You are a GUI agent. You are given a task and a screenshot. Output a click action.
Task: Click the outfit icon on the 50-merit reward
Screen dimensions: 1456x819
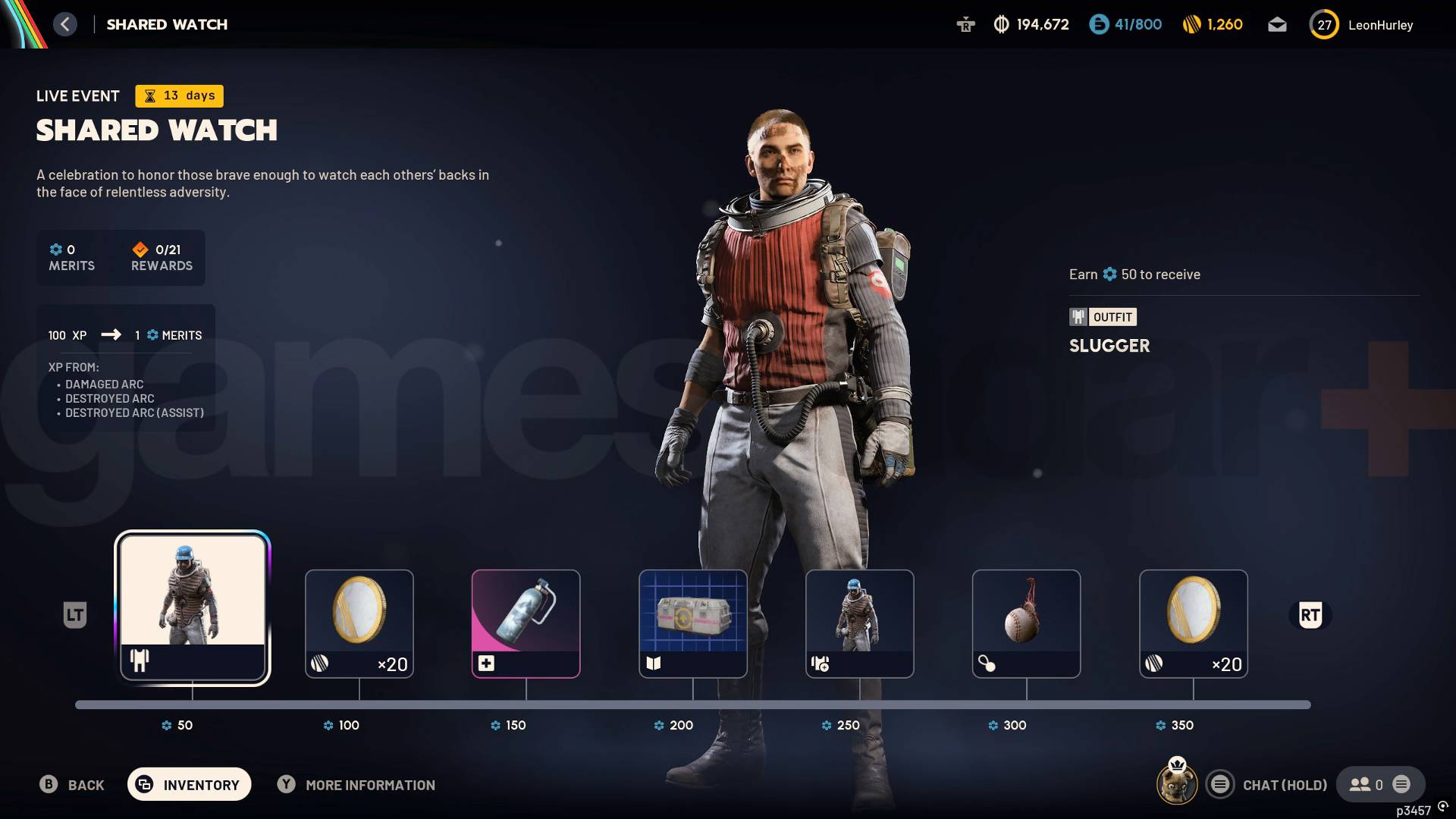click(x=141, y=662)
